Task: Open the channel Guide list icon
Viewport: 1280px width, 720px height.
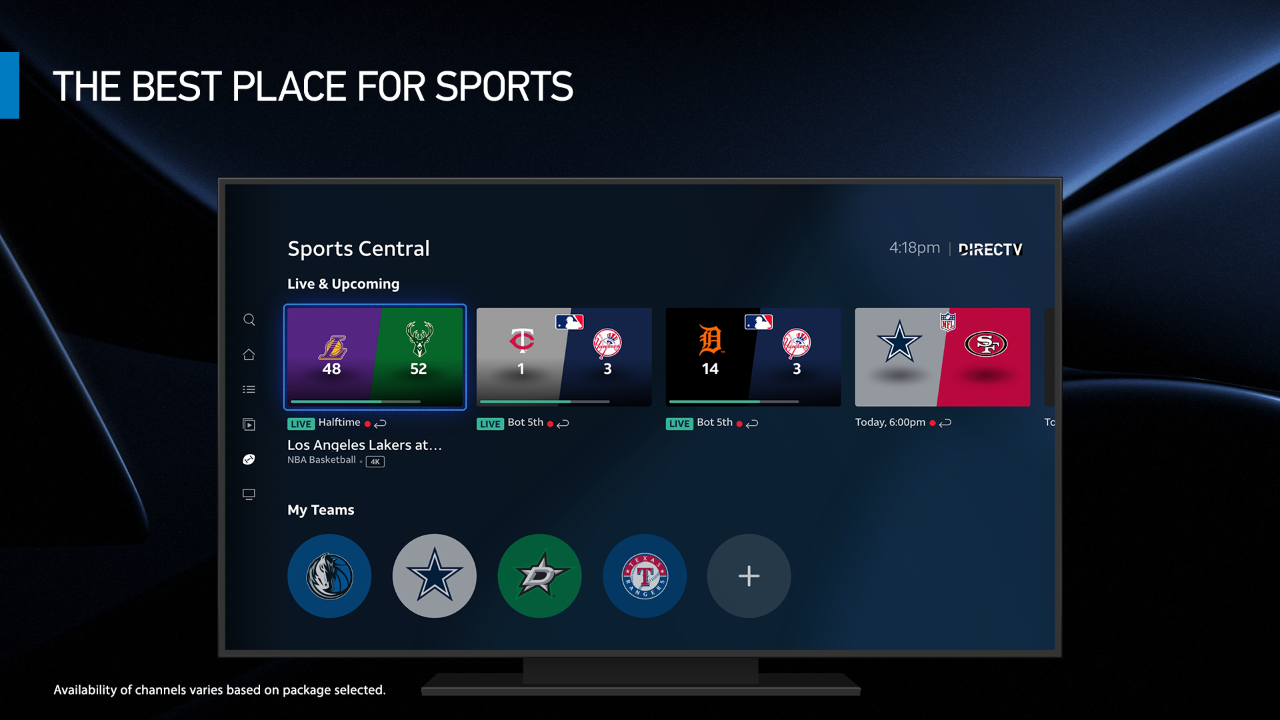Action: coord(249,389)
